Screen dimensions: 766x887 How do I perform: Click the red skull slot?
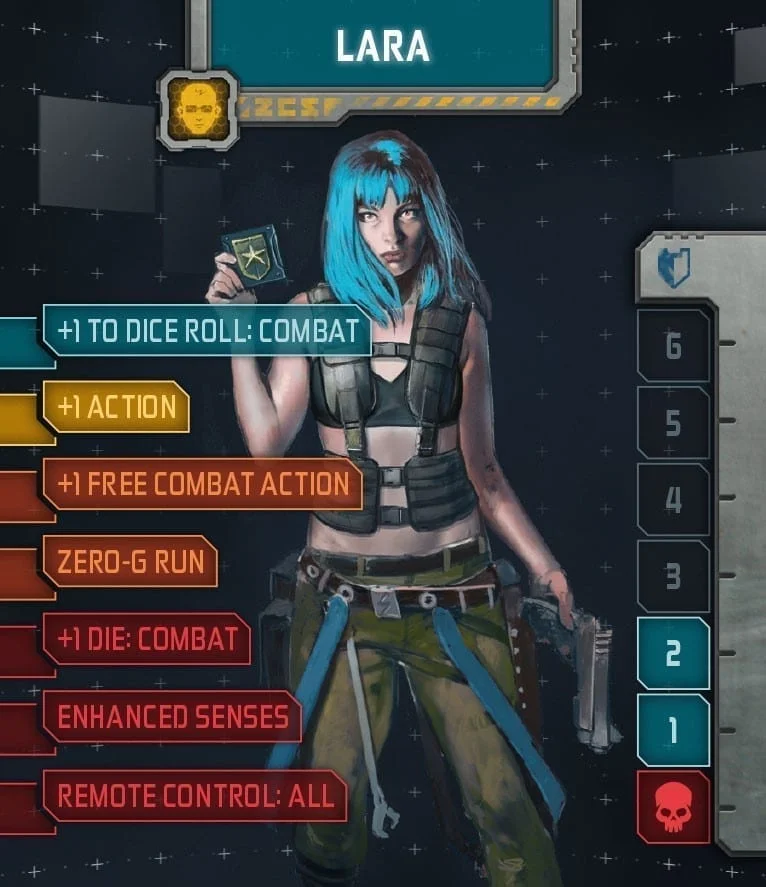tap(673, 808)
